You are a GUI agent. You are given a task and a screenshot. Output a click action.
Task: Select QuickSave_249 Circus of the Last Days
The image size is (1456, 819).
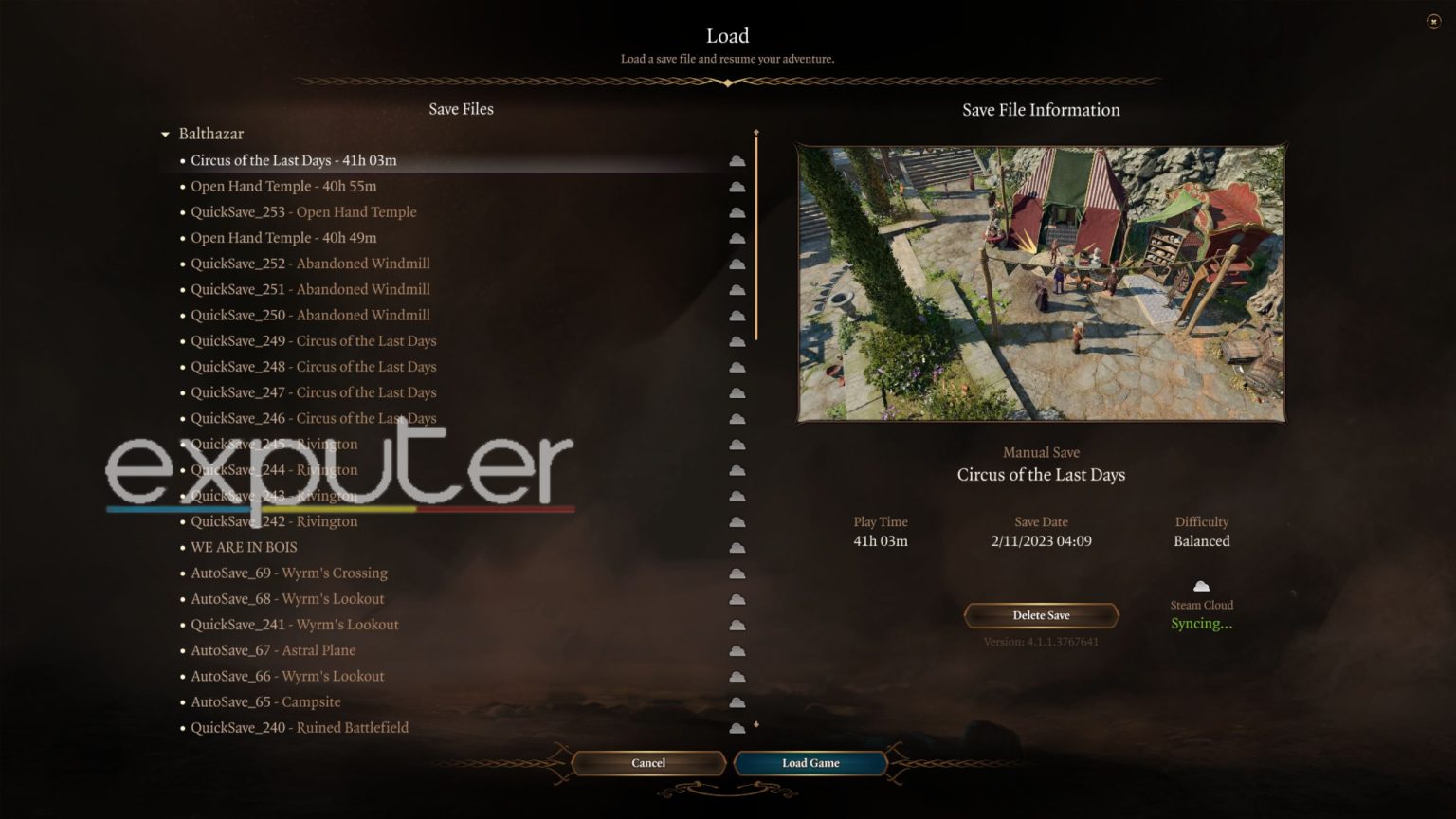[x=313, y=340]
